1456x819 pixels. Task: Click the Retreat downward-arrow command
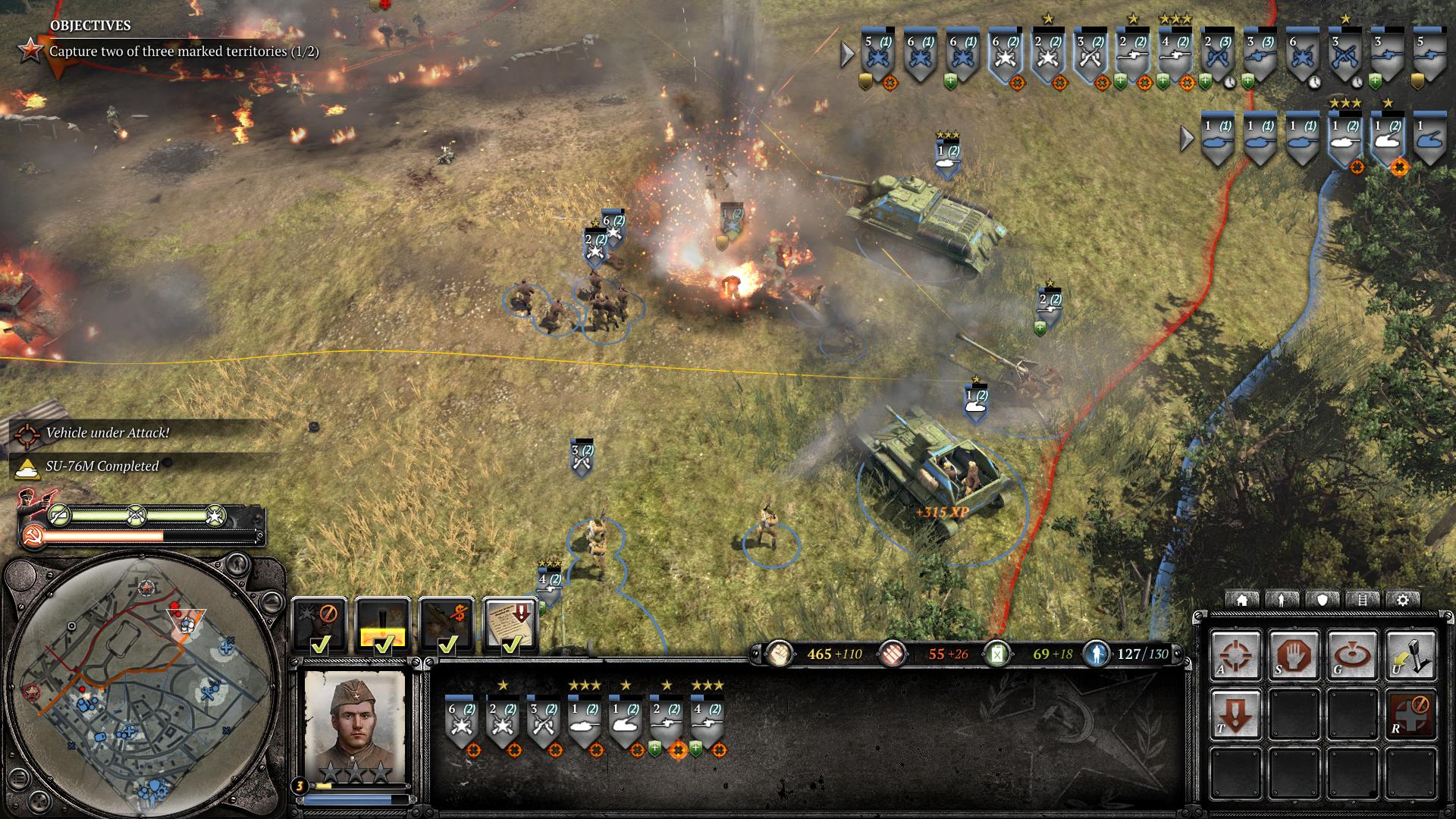(1235, 714)
